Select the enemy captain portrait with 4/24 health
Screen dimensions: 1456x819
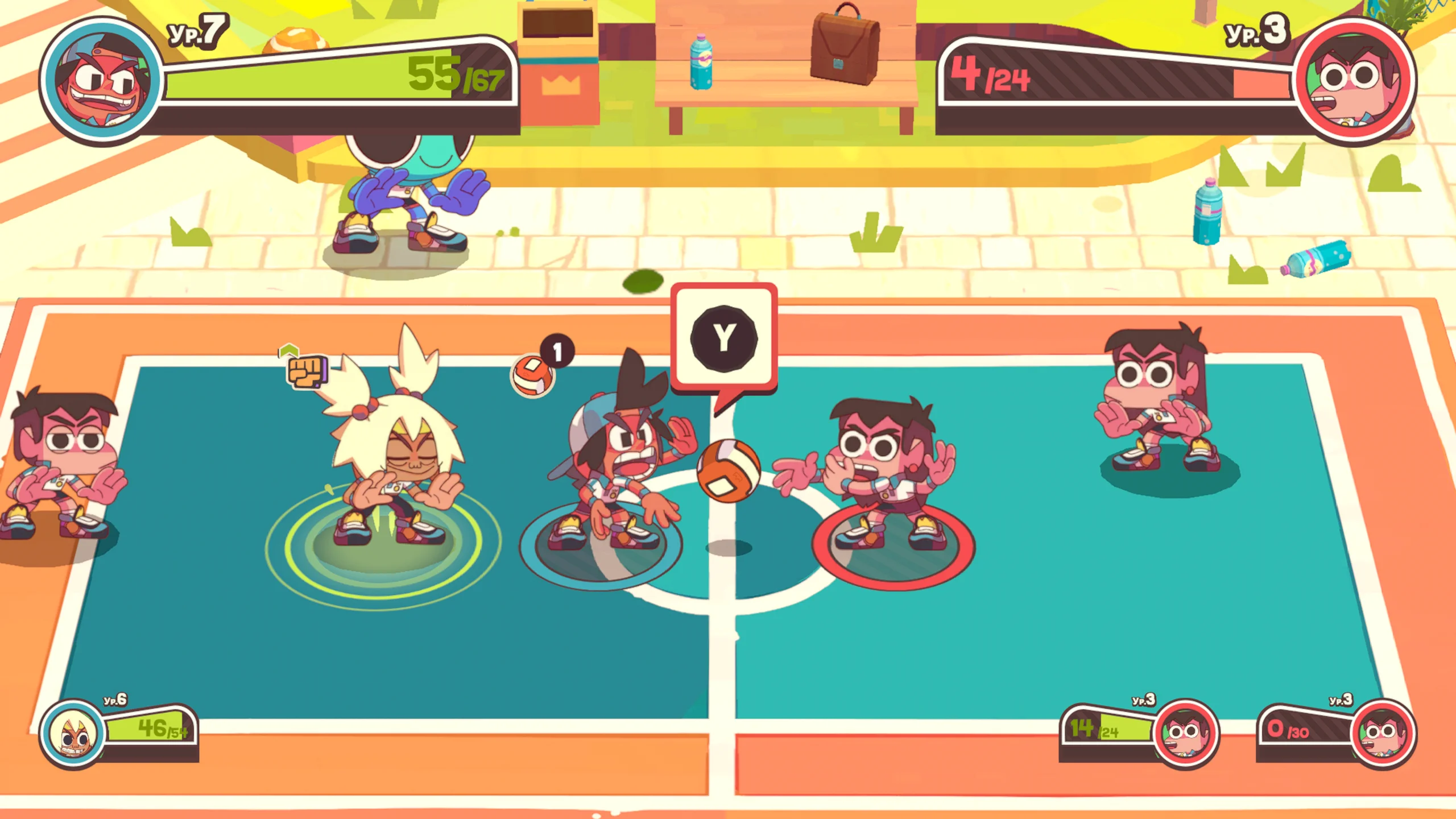point(1355,81)
